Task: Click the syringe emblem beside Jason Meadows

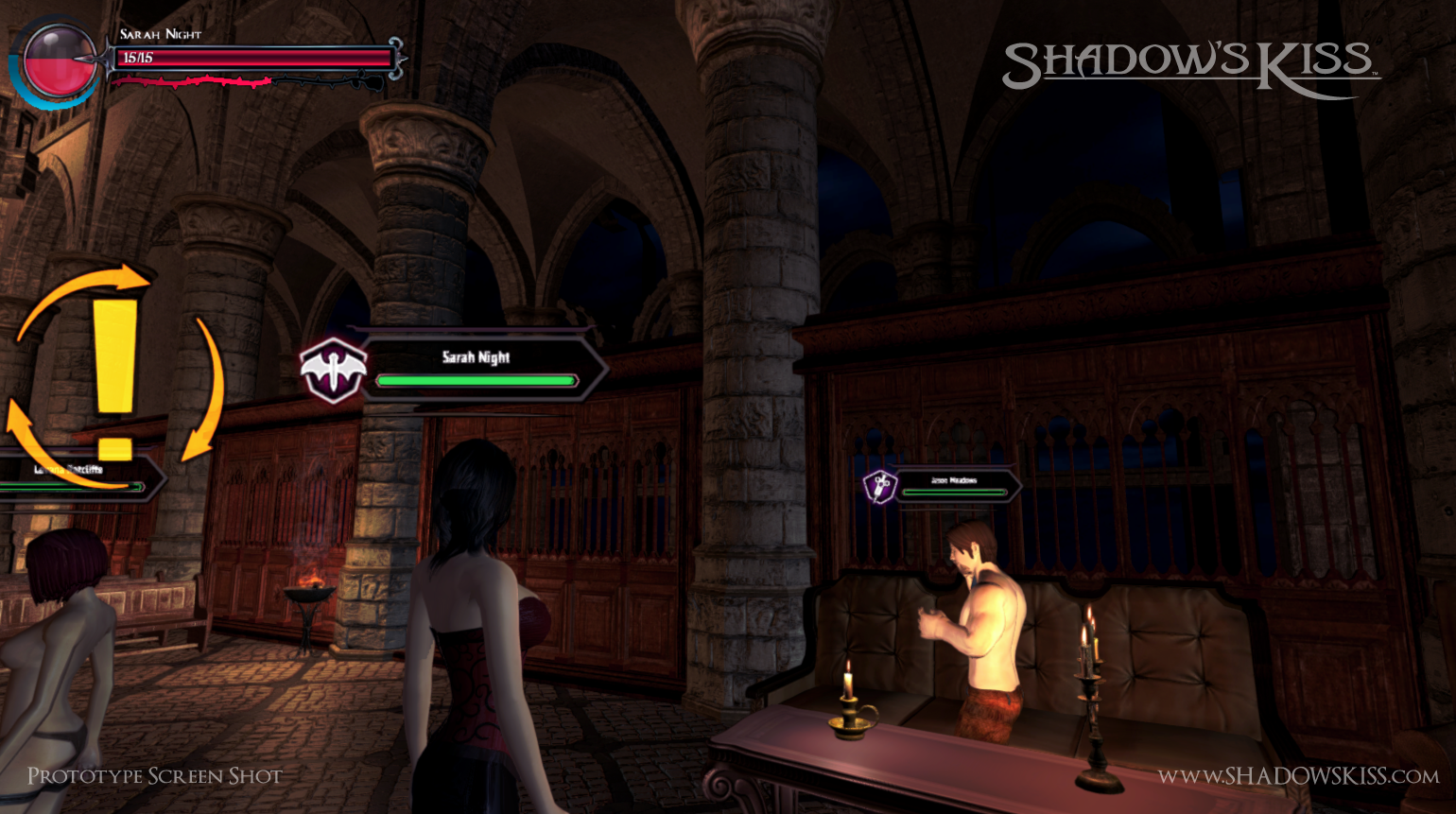Action: click(880, 487)
